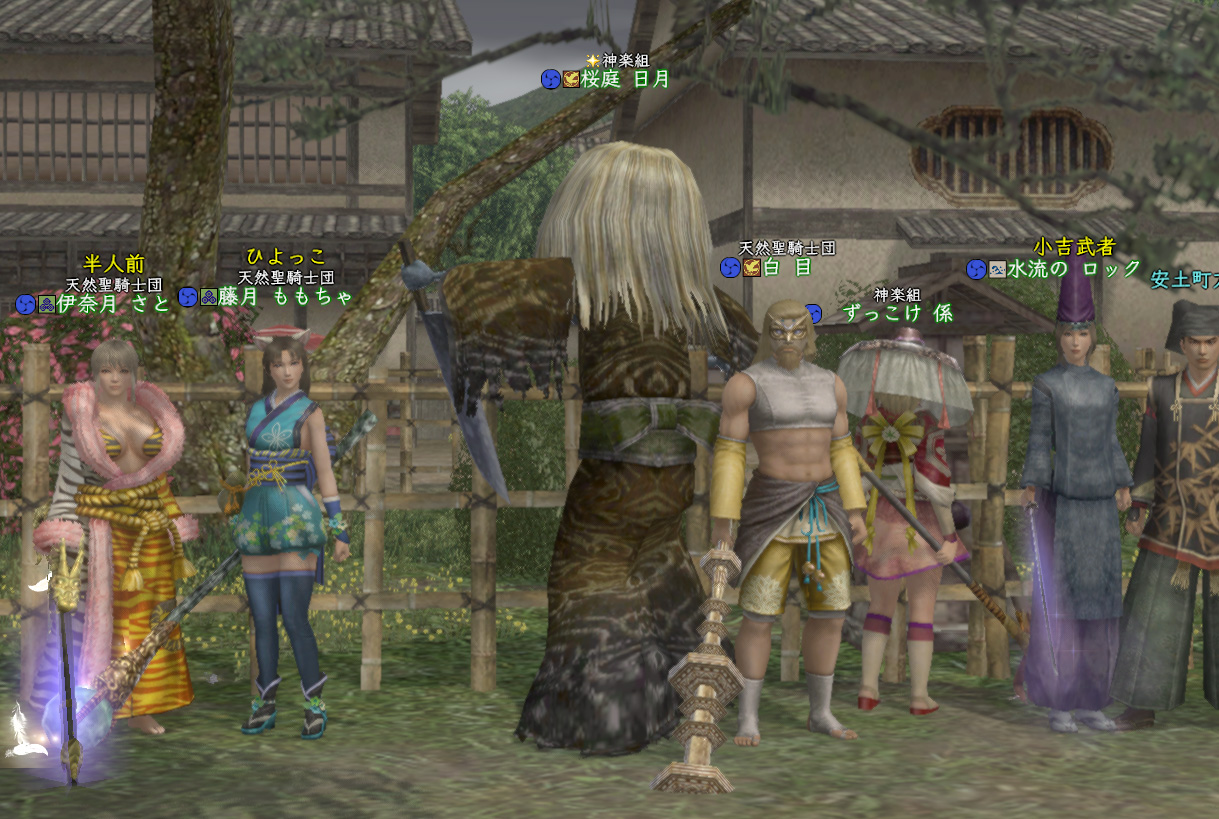Viewport: 1219px width, 819px height.
Task: Select the 白 目 player name
Action: pos(787,267)
